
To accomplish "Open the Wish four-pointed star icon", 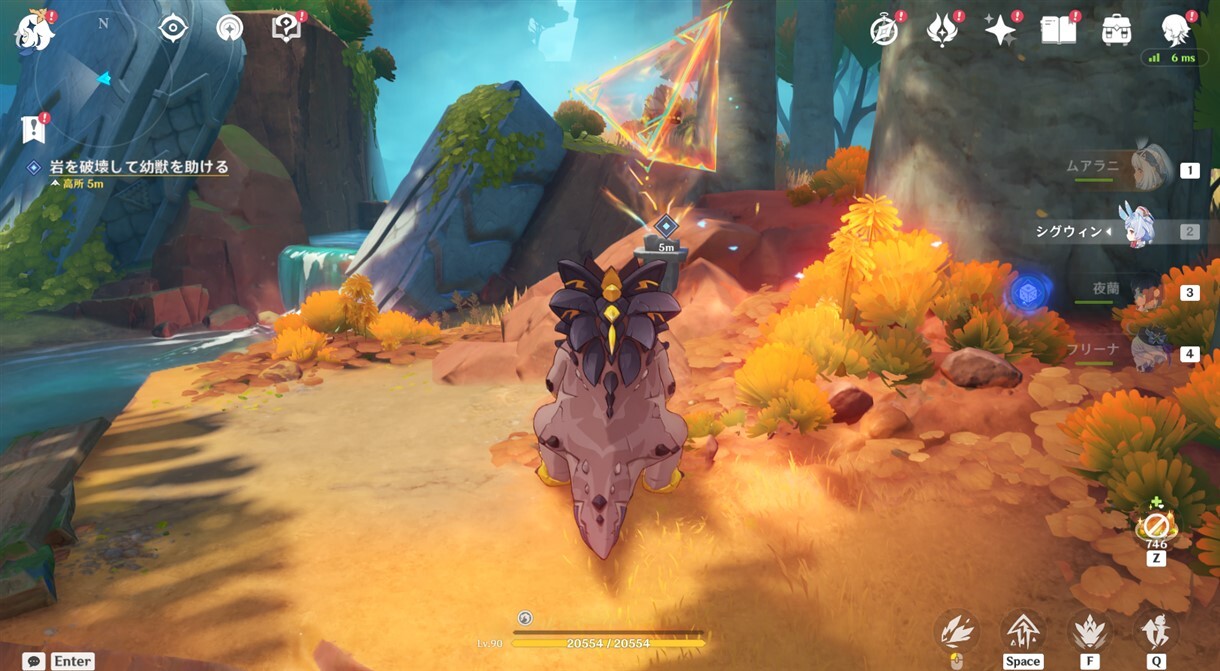I will point(1000,31).
